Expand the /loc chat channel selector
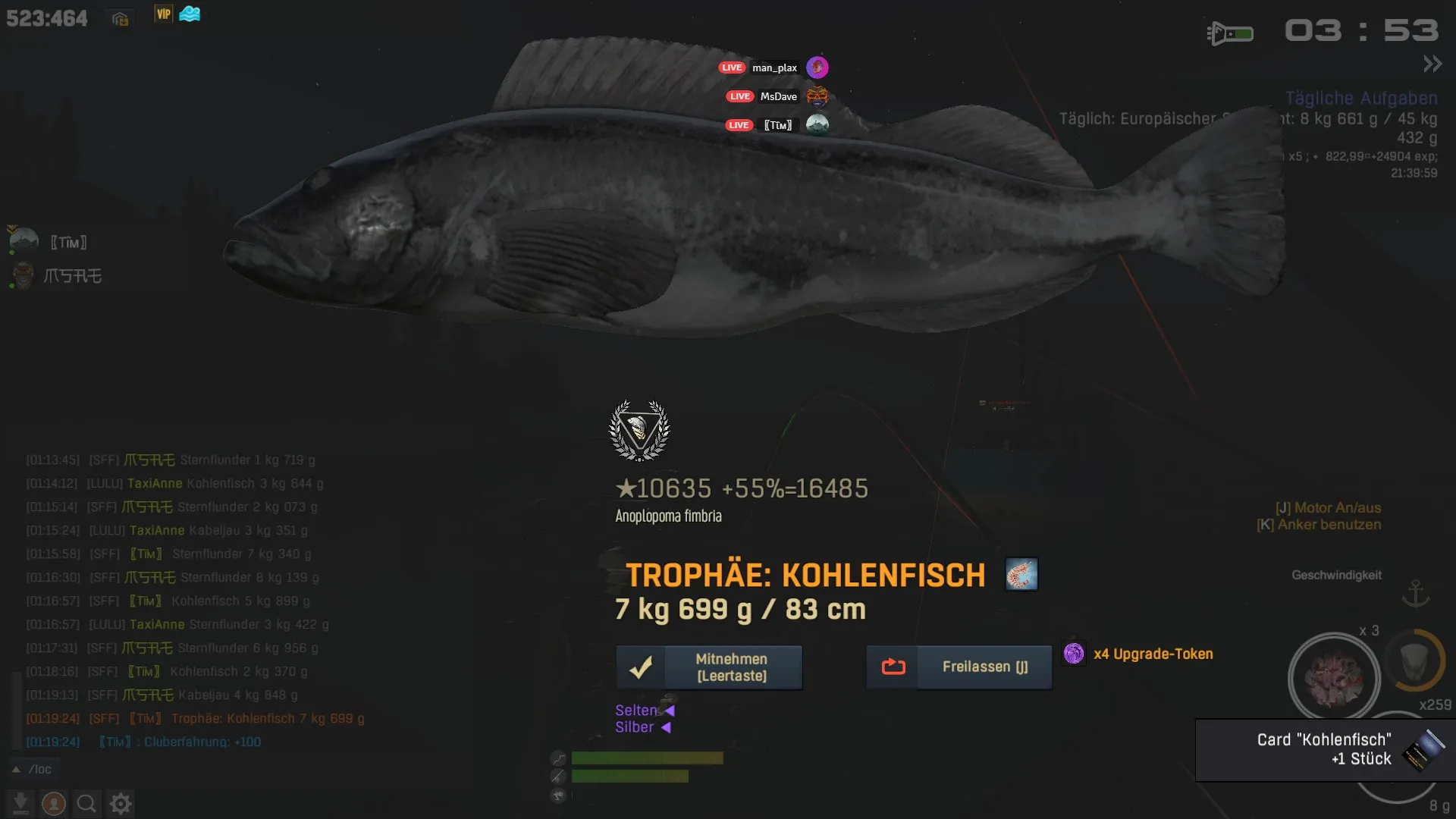1456x819 pixels. click(x=33, y=769)
